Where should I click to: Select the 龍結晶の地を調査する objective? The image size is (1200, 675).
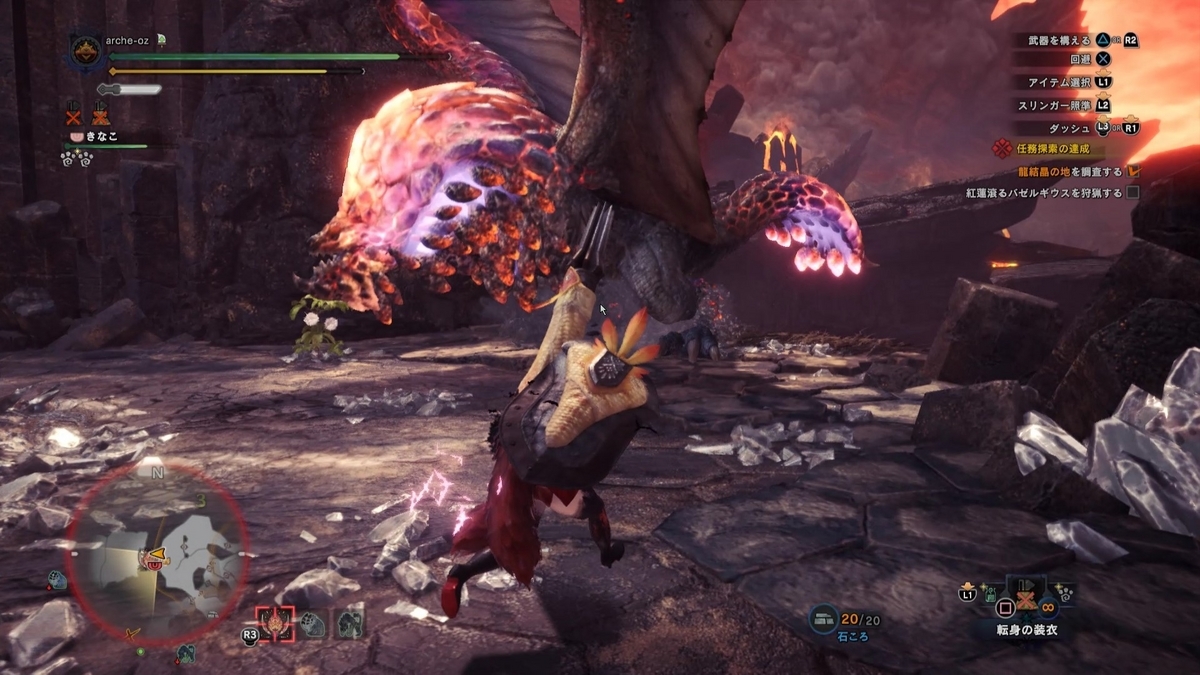(1070, 172)
